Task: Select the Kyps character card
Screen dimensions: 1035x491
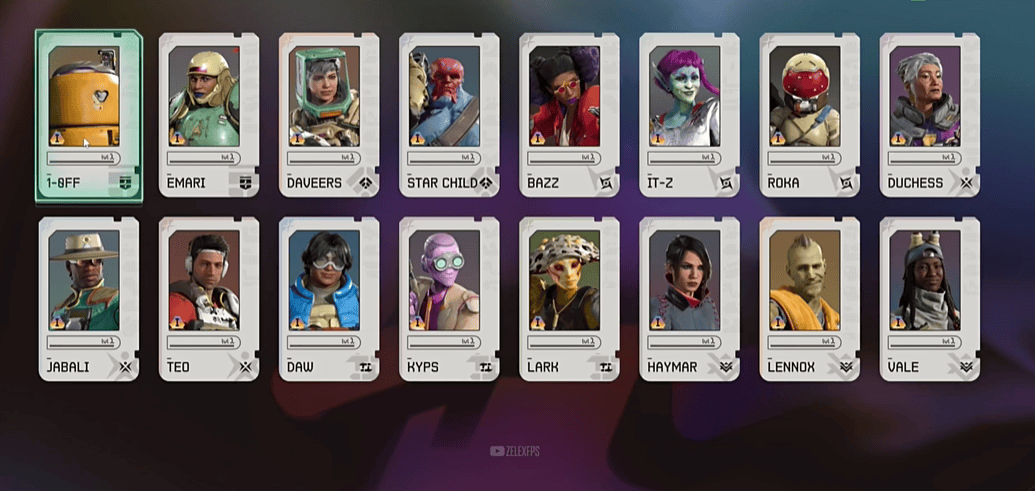Action: [x=449, y=297]
